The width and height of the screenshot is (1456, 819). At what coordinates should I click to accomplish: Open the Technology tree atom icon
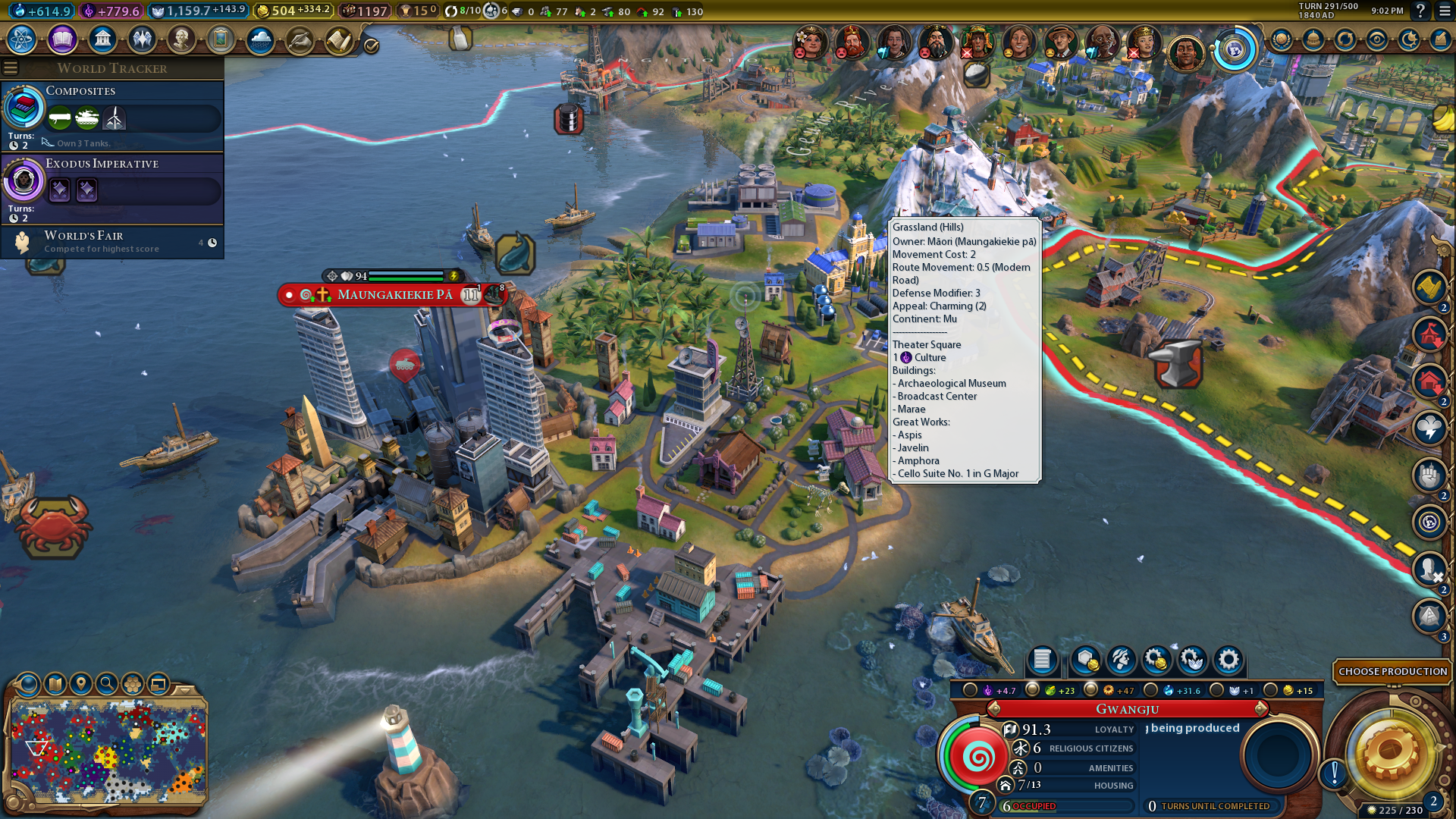[x=22, y=39]
